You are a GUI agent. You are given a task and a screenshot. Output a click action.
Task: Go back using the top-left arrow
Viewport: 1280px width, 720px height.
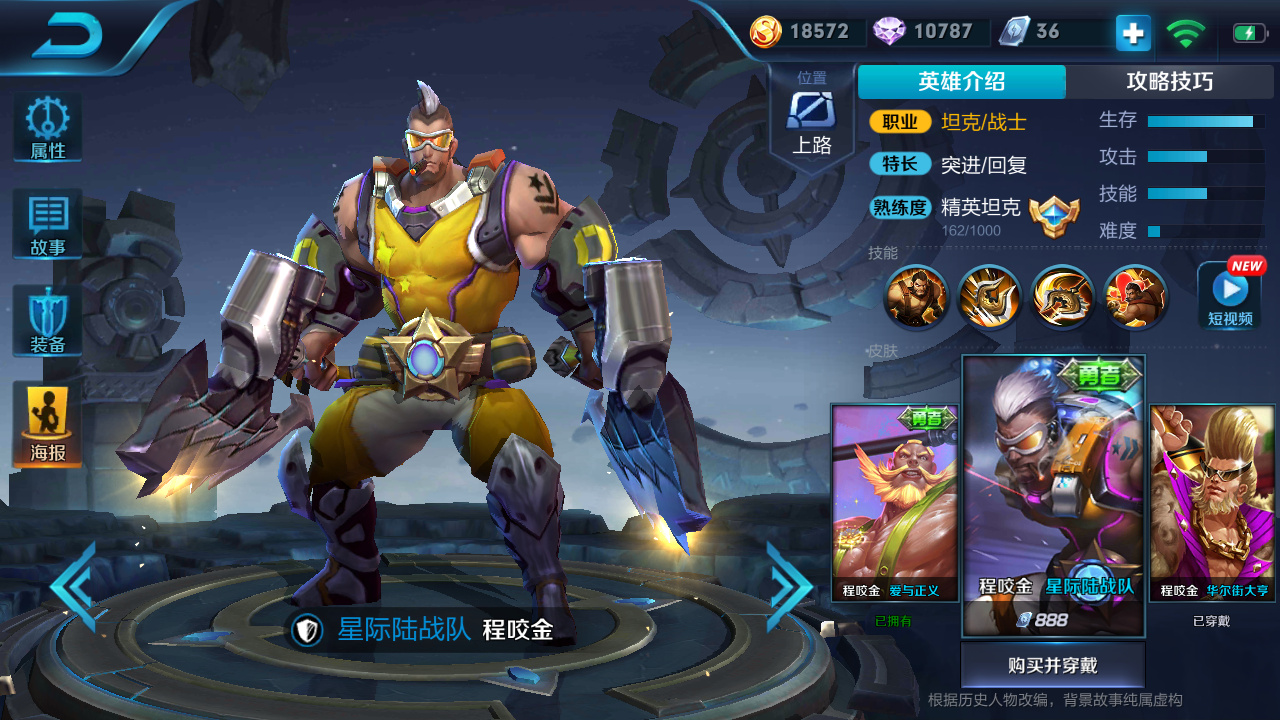click(x=68, y=37)
